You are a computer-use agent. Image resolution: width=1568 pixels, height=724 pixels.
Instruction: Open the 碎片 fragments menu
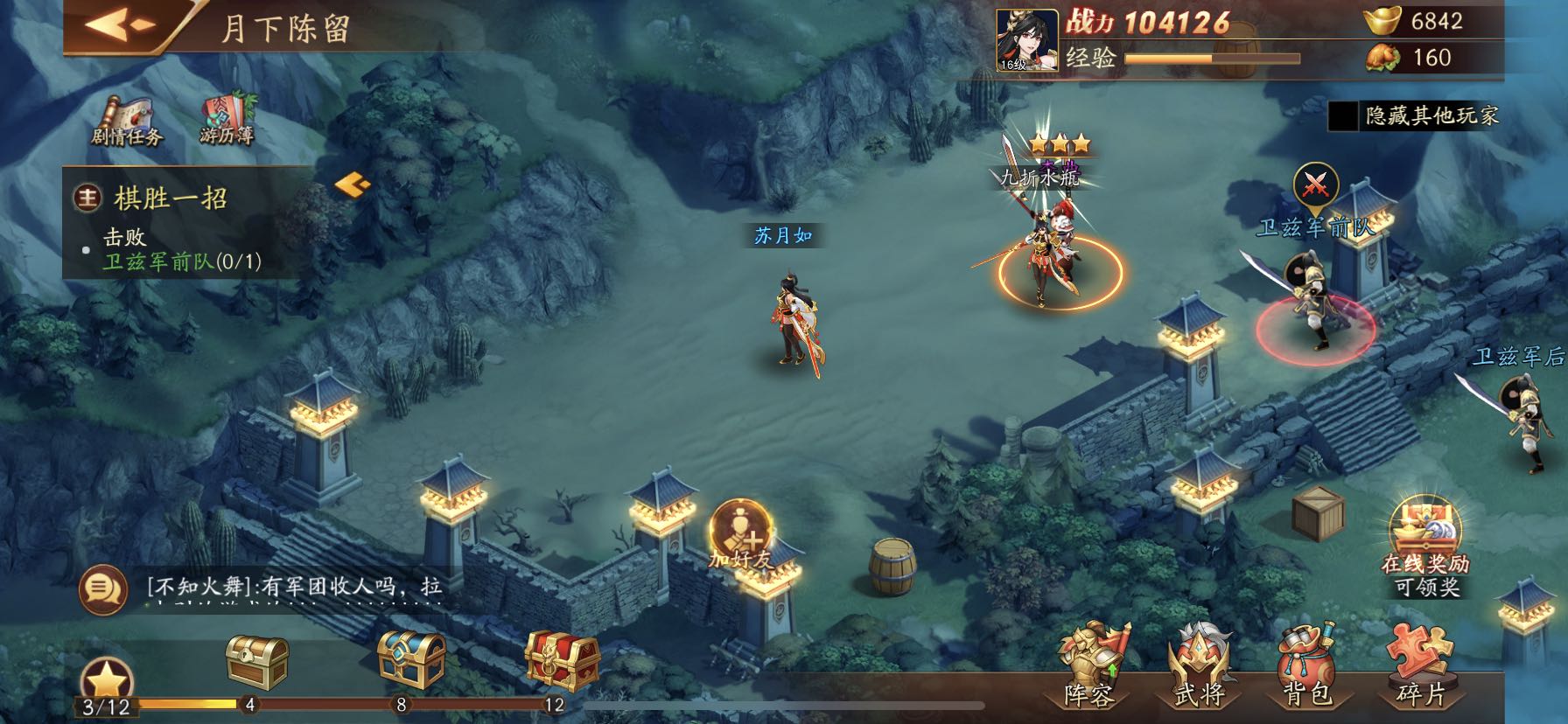point(1420,666)
